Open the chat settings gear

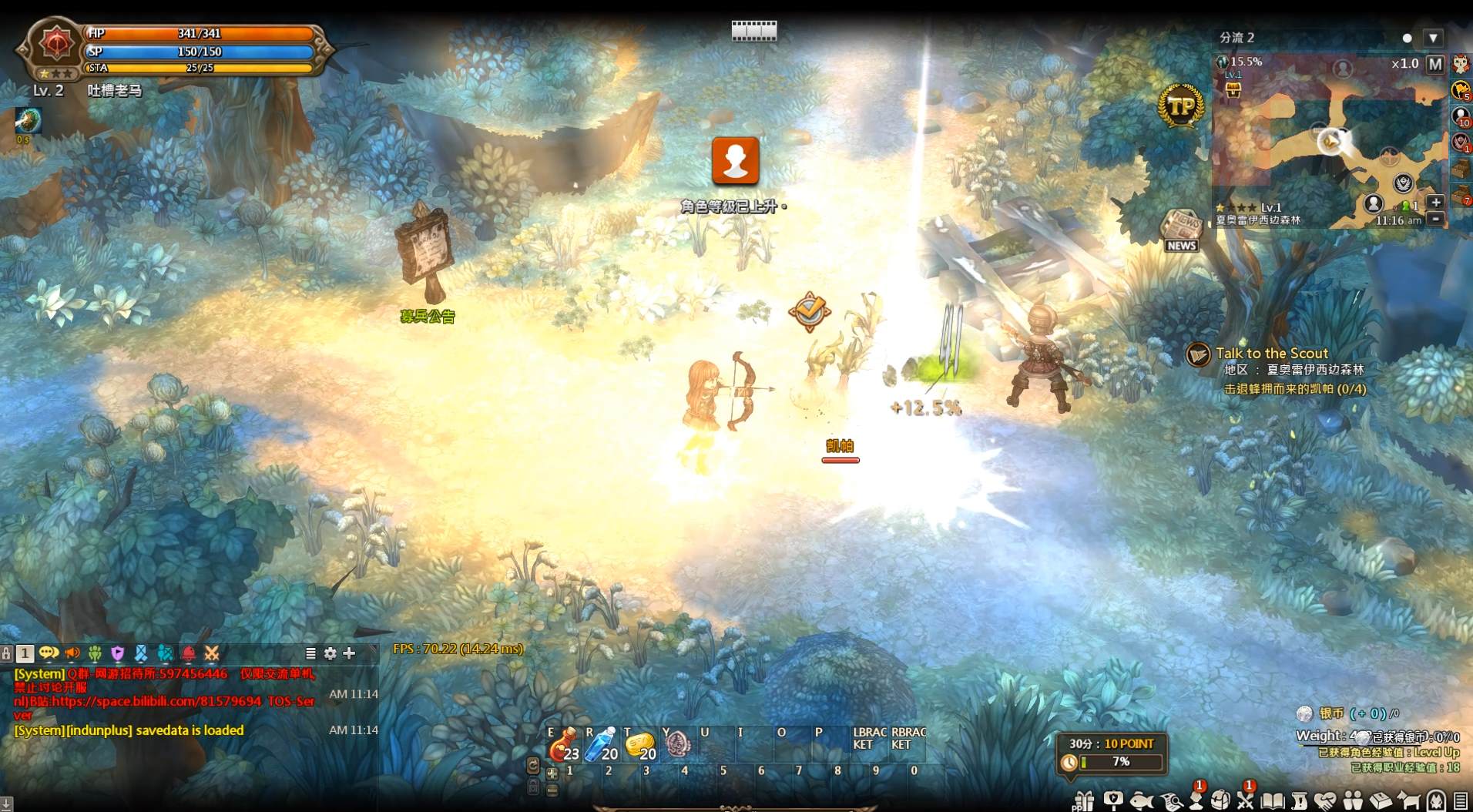click(x=331, y=653)
